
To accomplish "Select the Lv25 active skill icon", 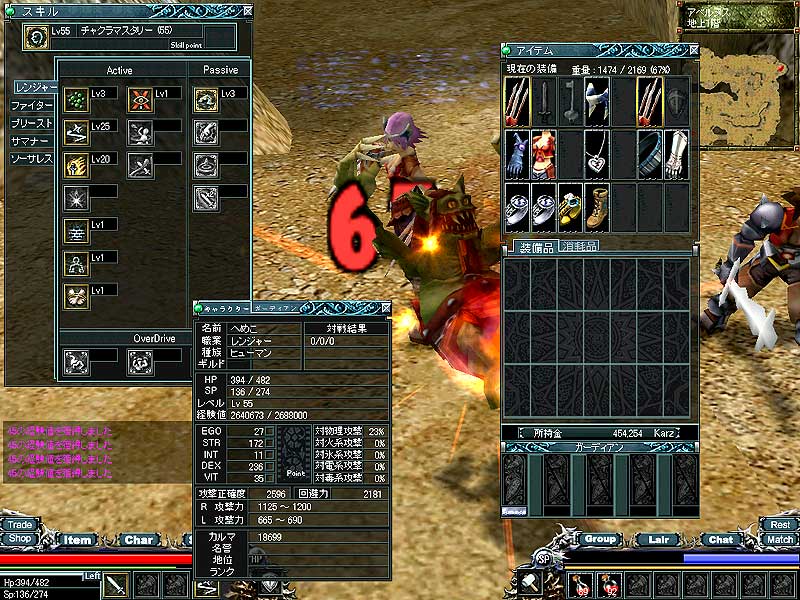I will click(x=75, y=131).
